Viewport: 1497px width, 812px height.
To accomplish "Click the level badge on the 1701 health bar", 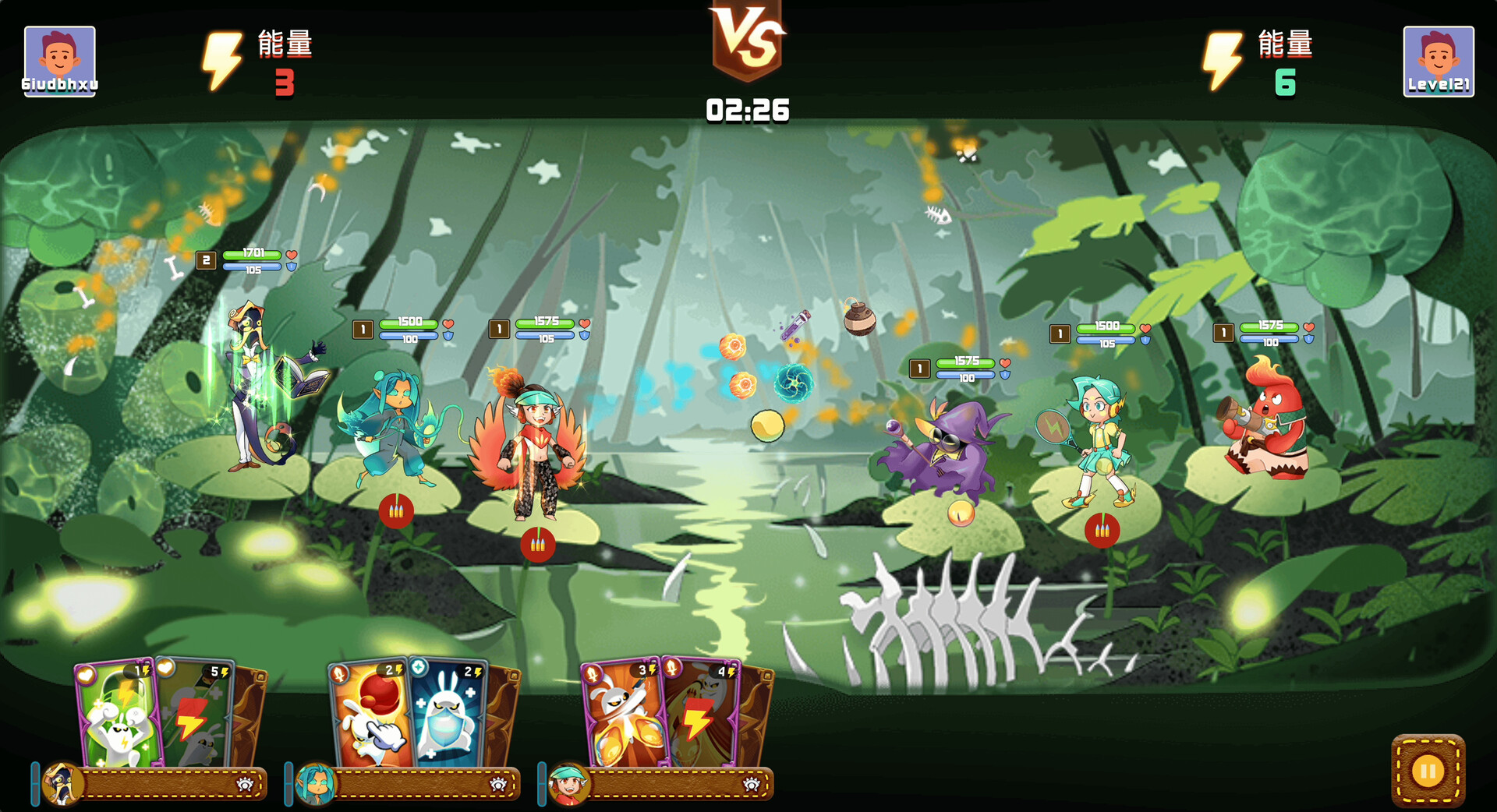I will [x=206, y=259].
